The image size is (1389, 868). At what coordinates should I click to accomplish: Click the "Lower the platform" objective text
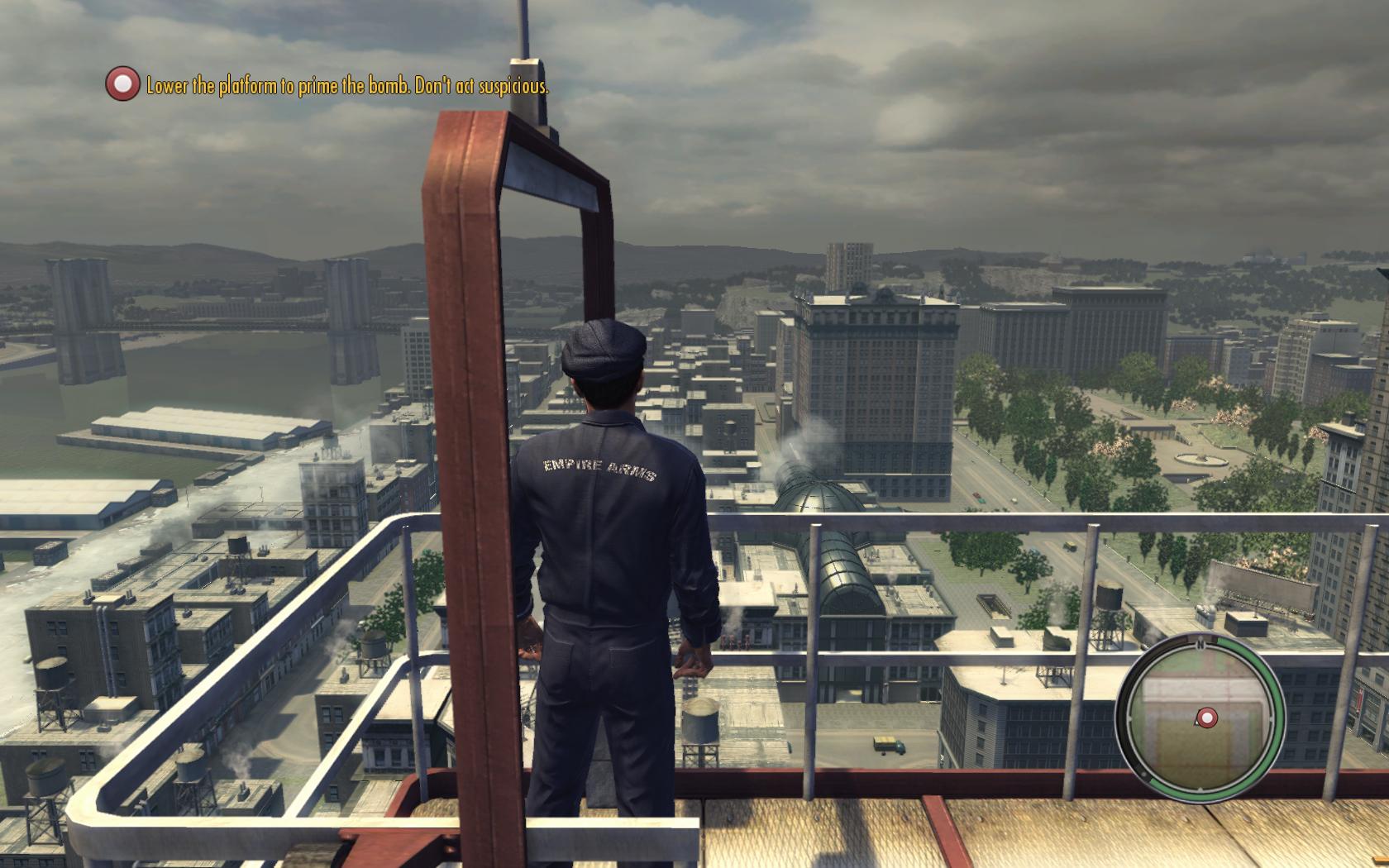coord(347,86)
